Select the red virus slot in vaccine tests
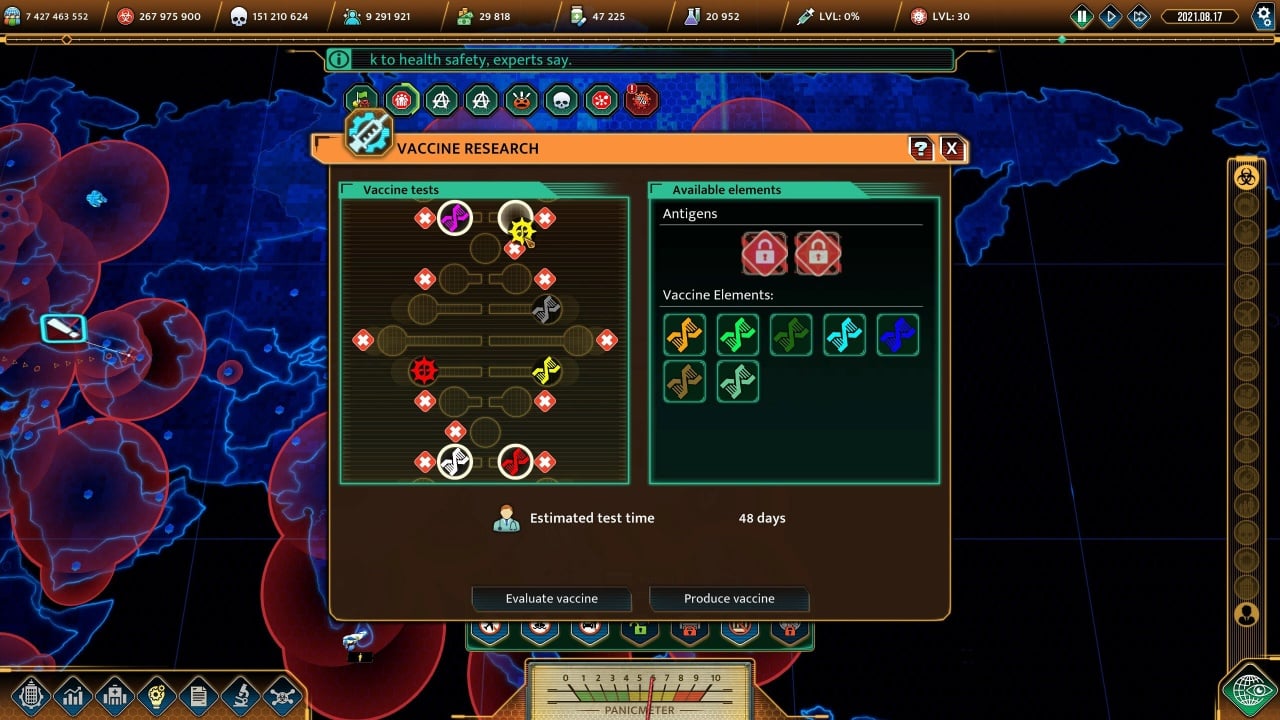 [x=424, y=371]
